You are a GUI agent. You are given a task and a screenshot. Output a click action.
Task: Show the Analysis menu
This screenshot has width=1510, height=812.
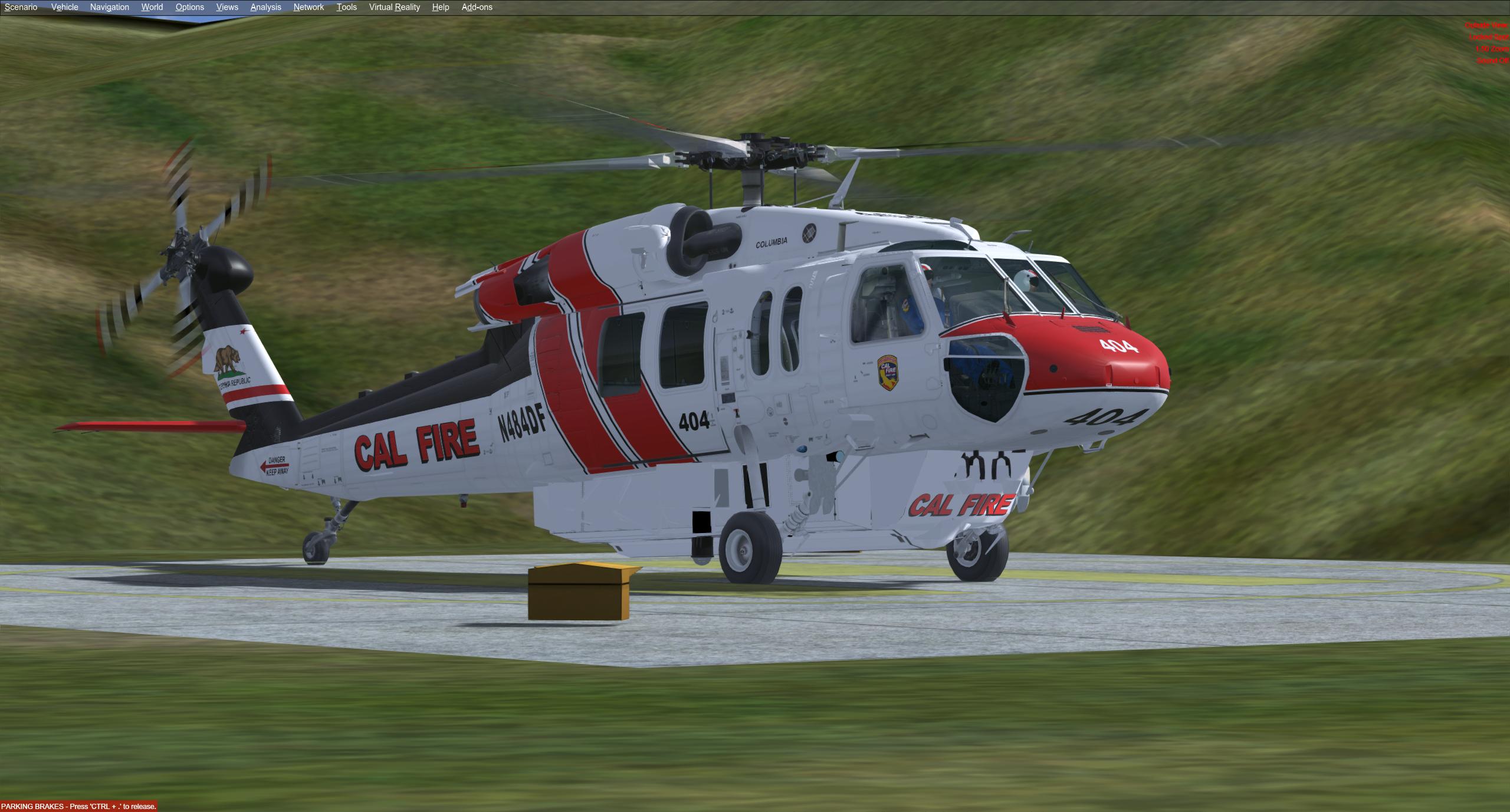coord(265,7)
